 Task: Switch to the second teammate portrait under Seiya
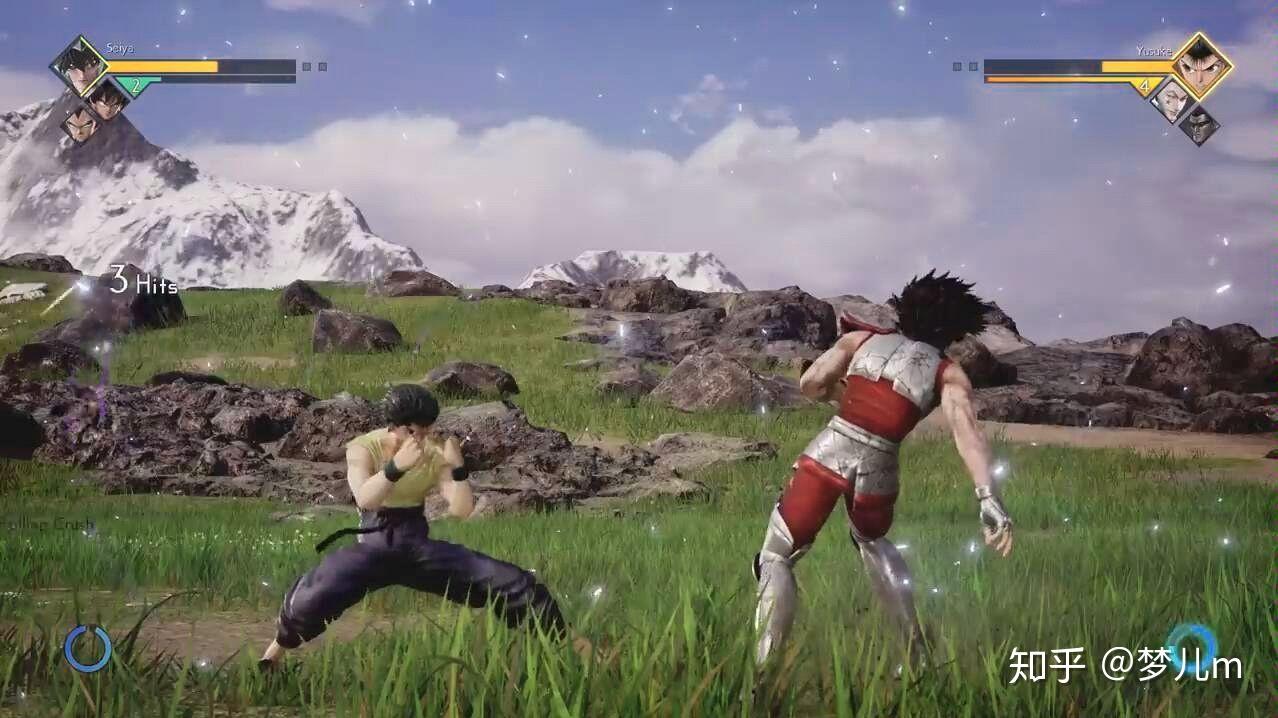(106, 98)
